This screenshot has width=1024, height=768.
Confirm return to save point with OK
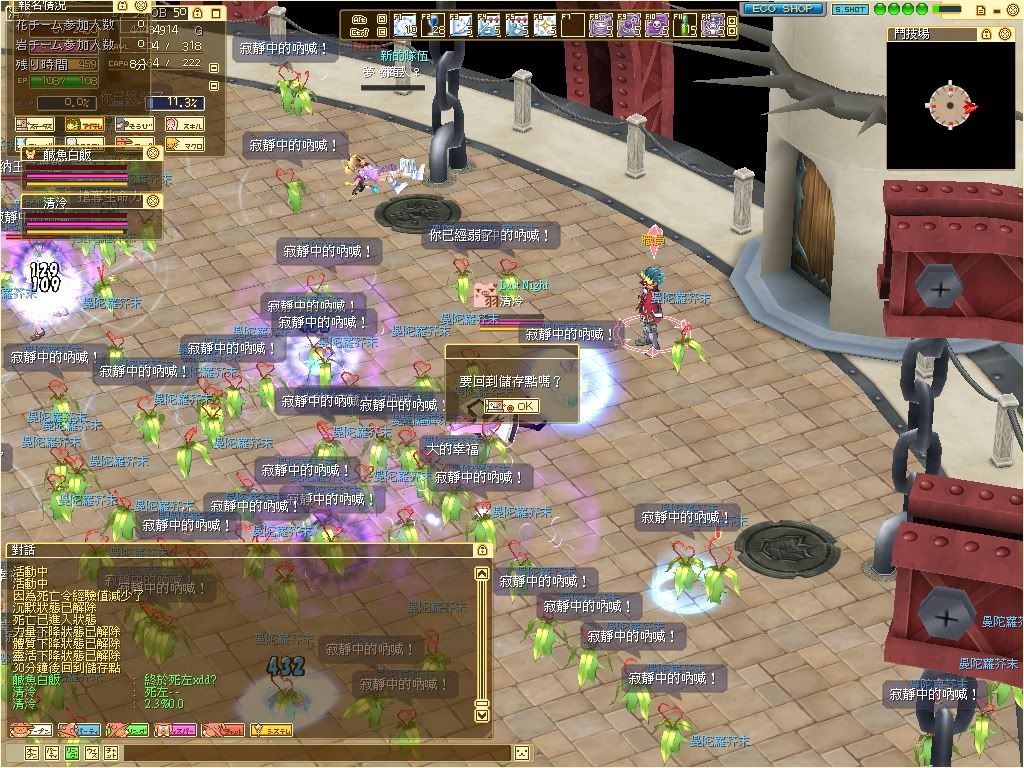coord(511,406)
